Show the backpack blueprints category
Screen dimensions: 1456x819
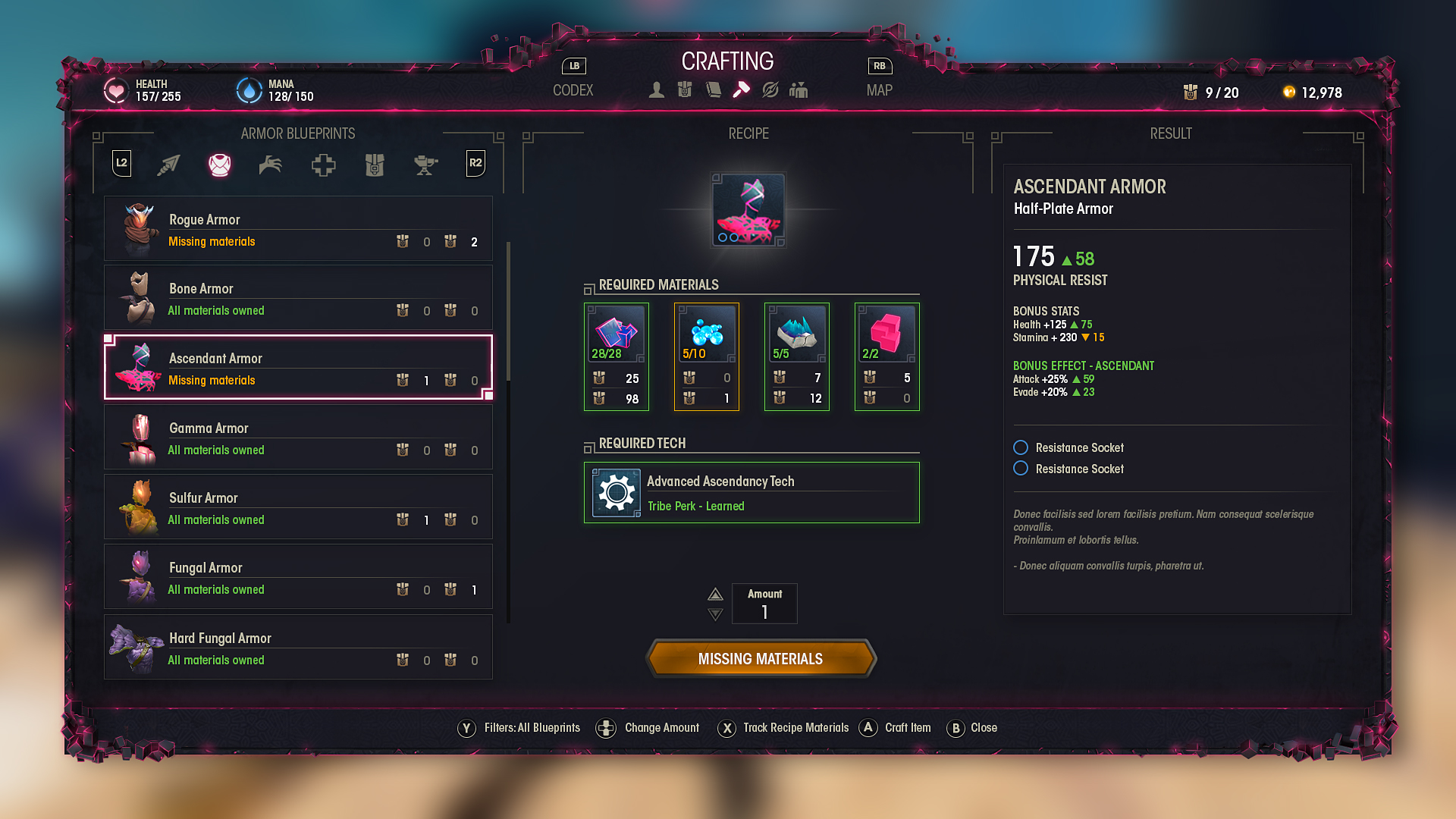tap(375, 165)
